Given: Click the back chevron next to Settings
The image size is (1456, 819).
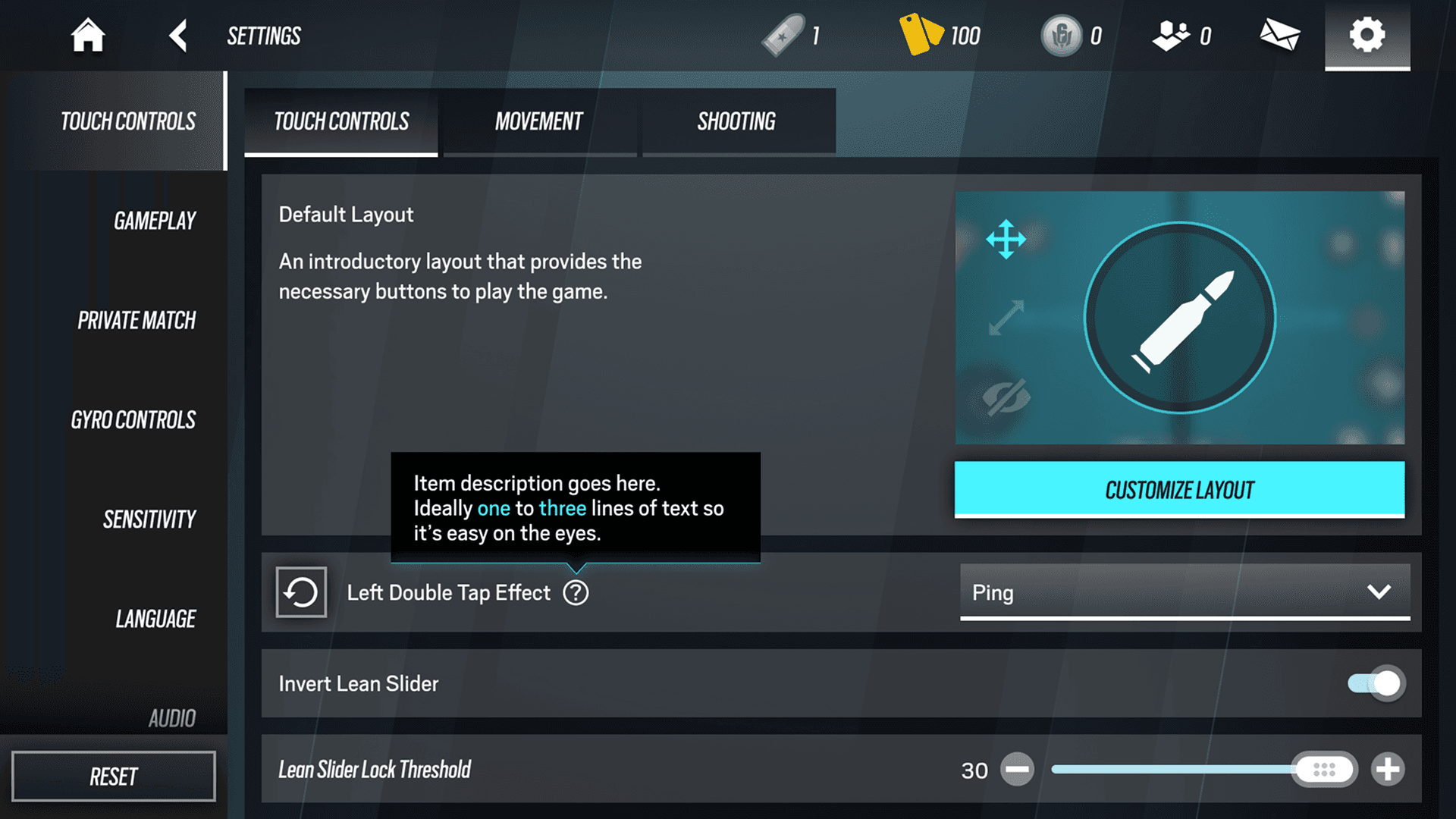Looking at the screenshot, I should (178, 35).
